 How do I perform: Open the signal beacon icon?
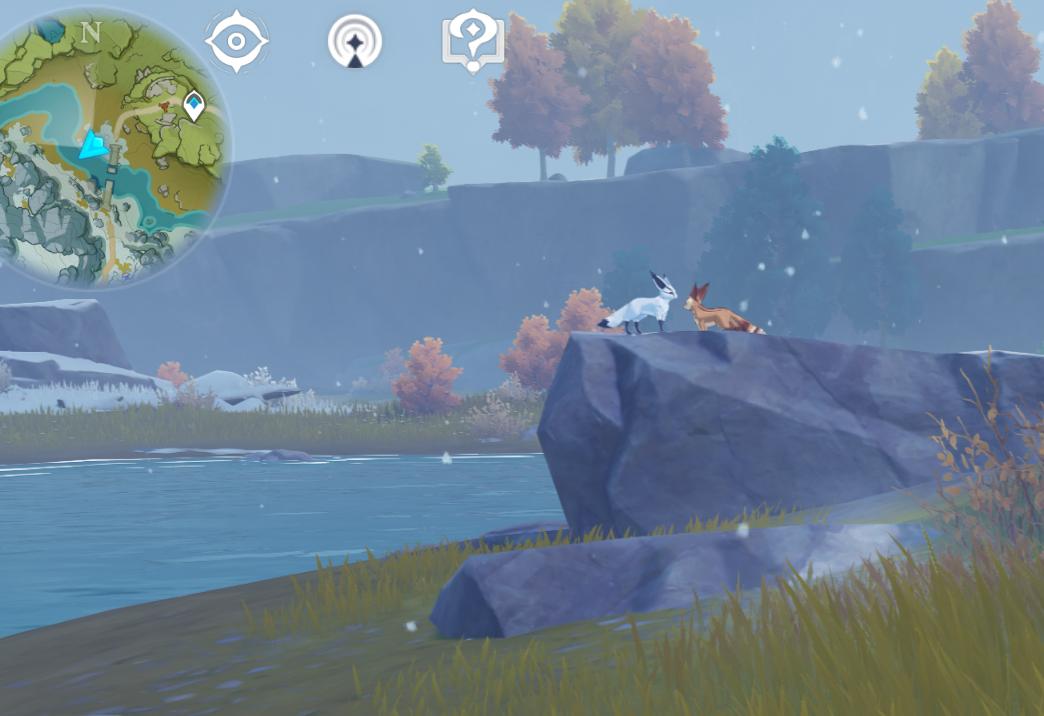355,43
